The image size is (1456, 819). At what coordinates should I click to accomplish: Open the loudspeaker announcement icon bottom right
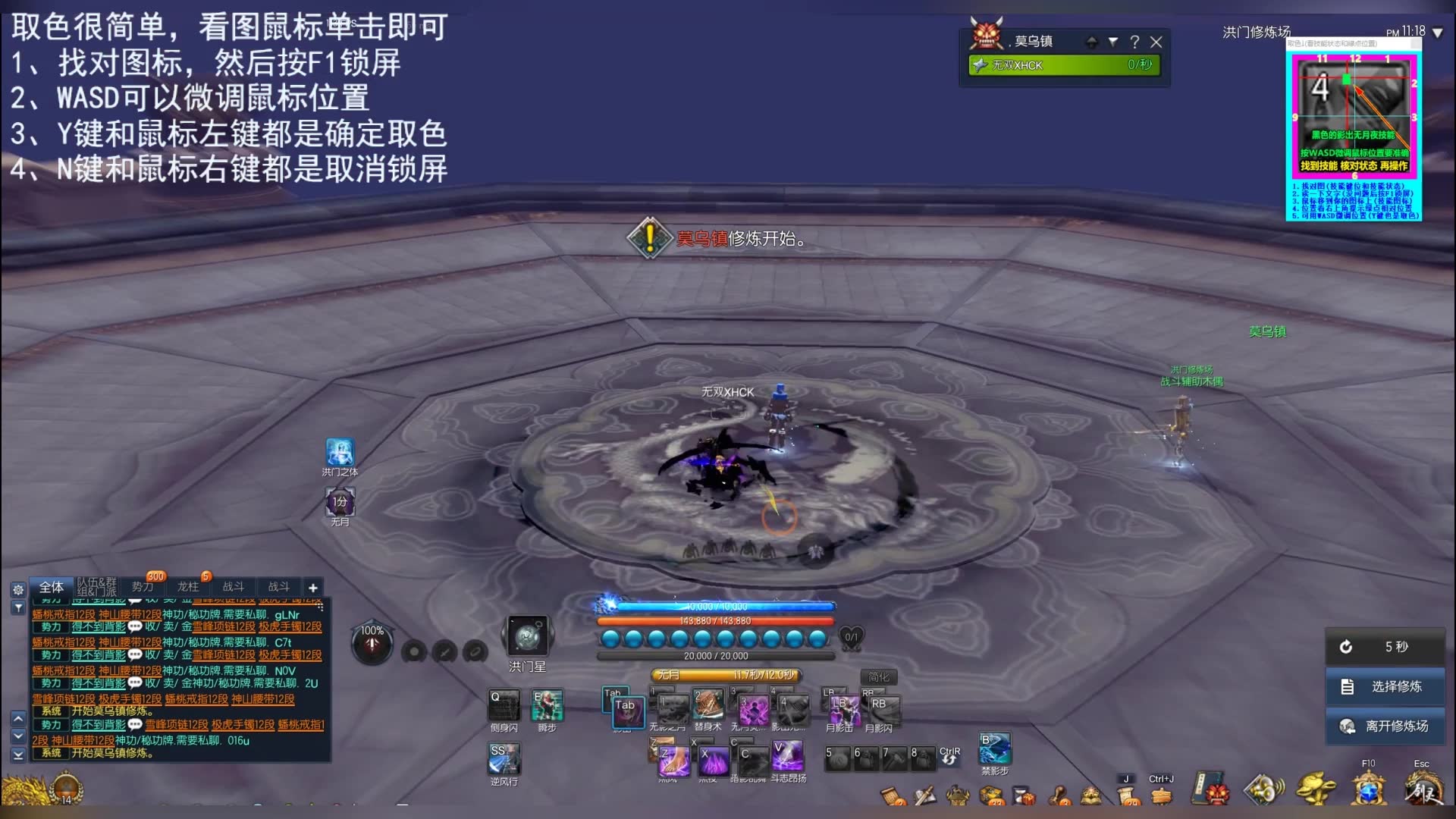click(x=1260, y=789)
